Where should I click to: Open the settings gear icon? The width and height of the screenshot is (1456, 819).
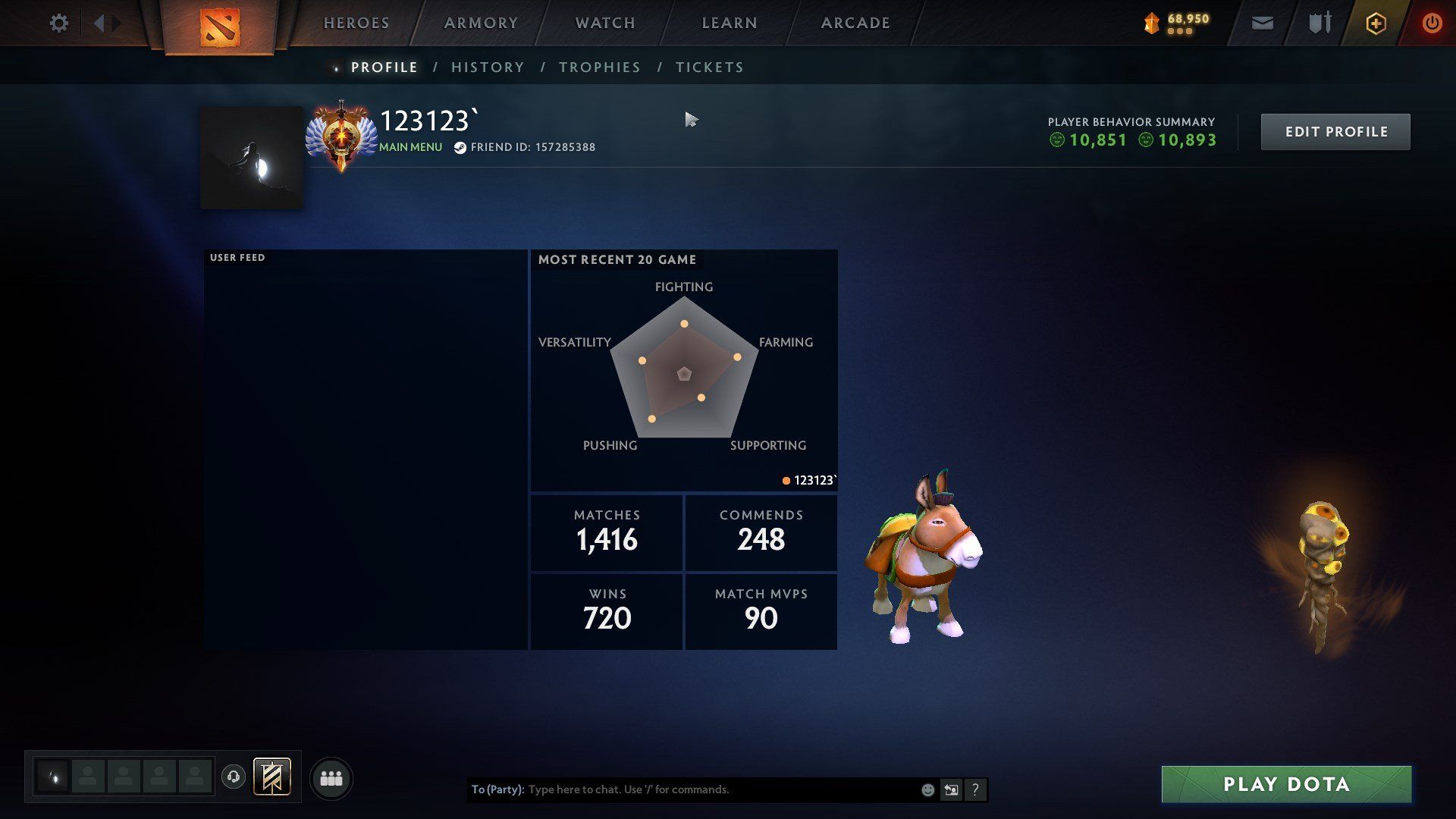[x=58, y=24]
